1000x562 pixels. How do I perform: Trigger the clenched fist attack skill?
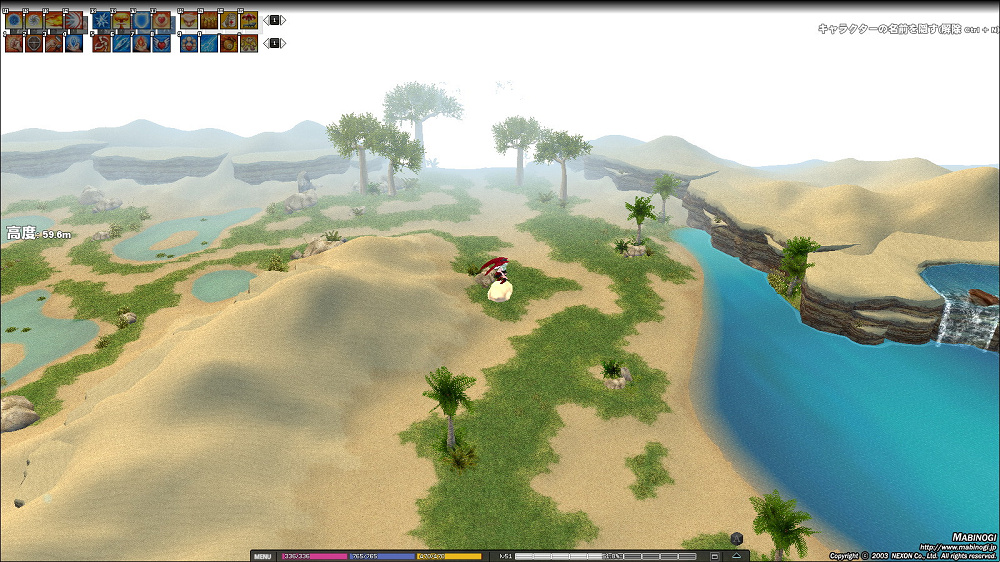pos(14,44)
